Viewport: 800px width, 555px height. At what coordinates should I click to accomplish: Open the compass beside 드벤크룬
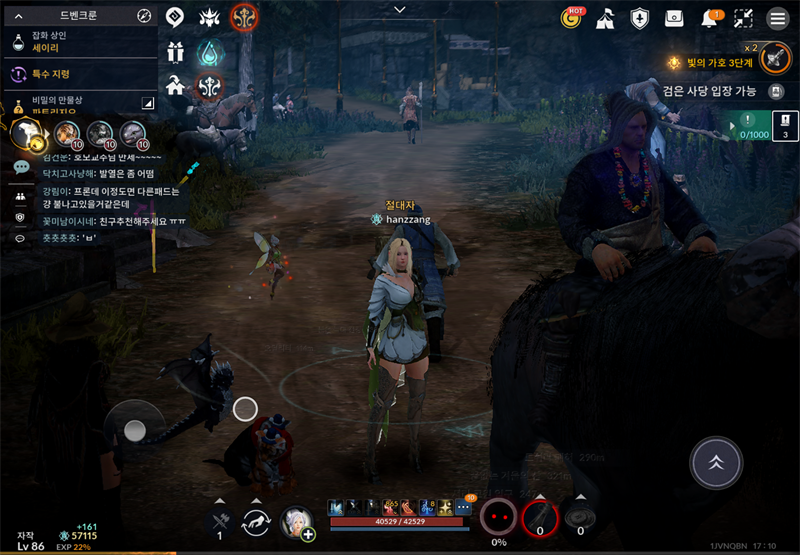click(144, 16)
